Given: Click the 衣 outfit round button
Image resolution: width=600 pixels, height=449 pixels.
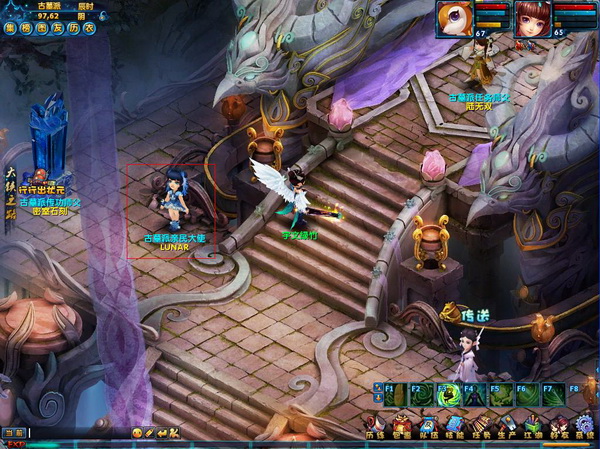Looking at the screenshot, I should tap(89, 29).
